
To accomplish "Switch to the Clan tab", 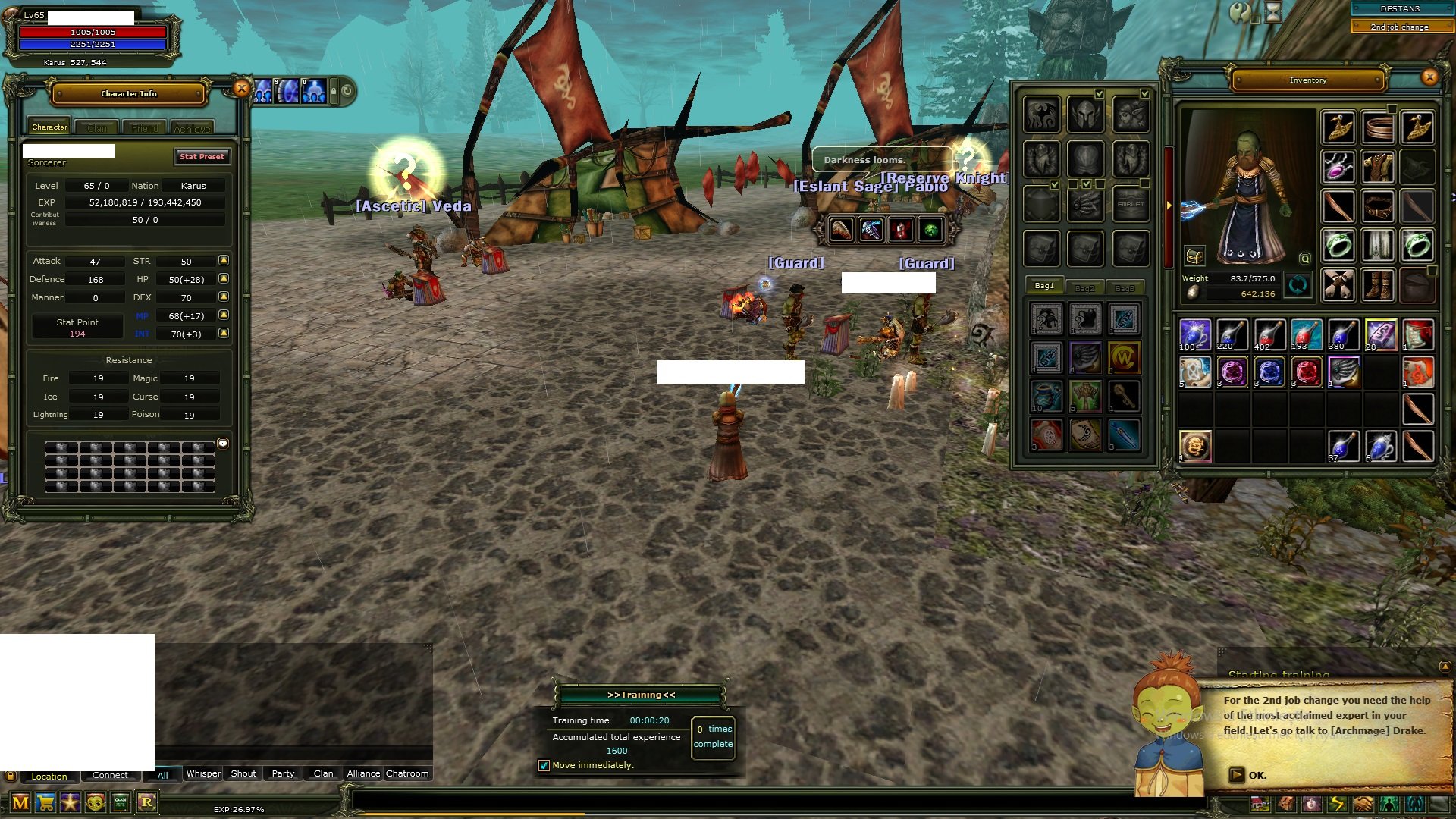I will click(97, 128).
